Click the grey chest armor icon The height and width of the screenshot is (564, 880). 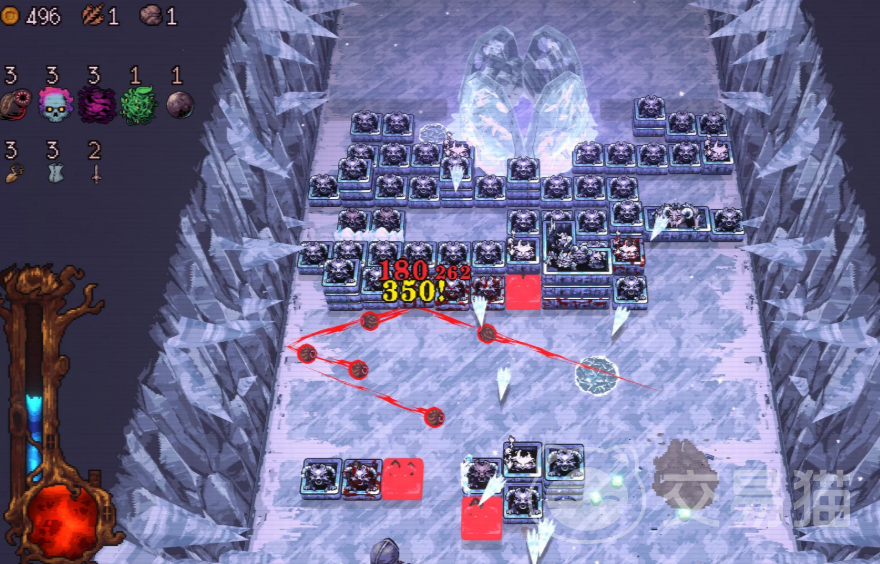tap(54, 173)
